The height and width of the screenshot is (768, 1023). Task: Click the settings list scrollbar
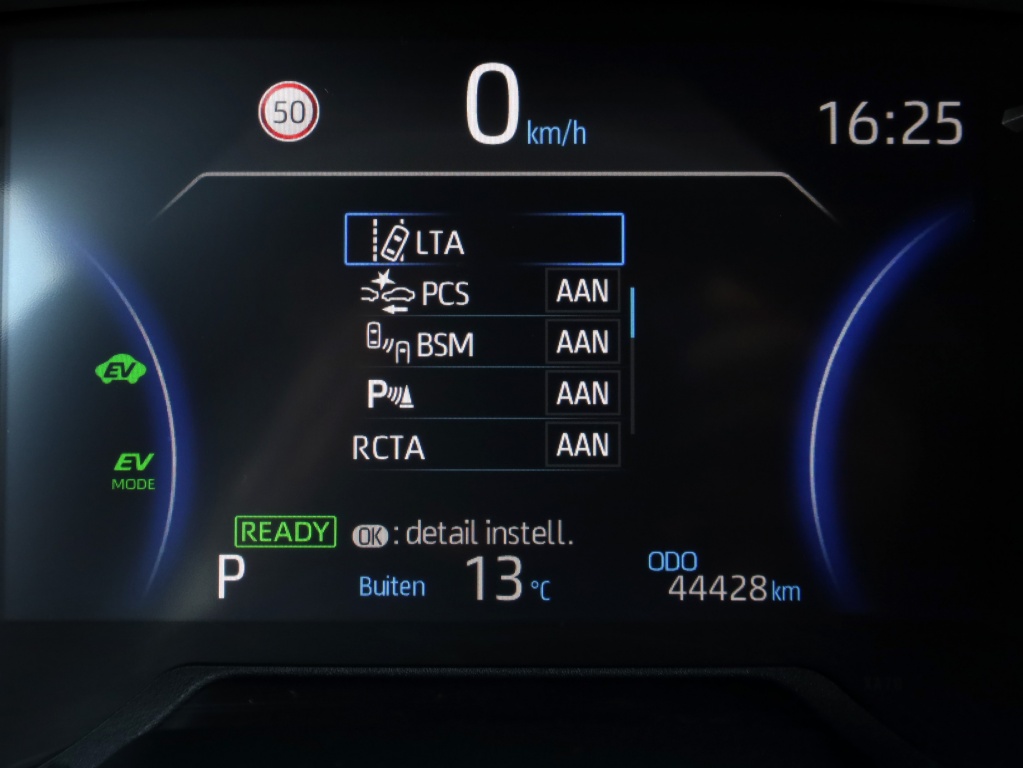coord(633,312)
